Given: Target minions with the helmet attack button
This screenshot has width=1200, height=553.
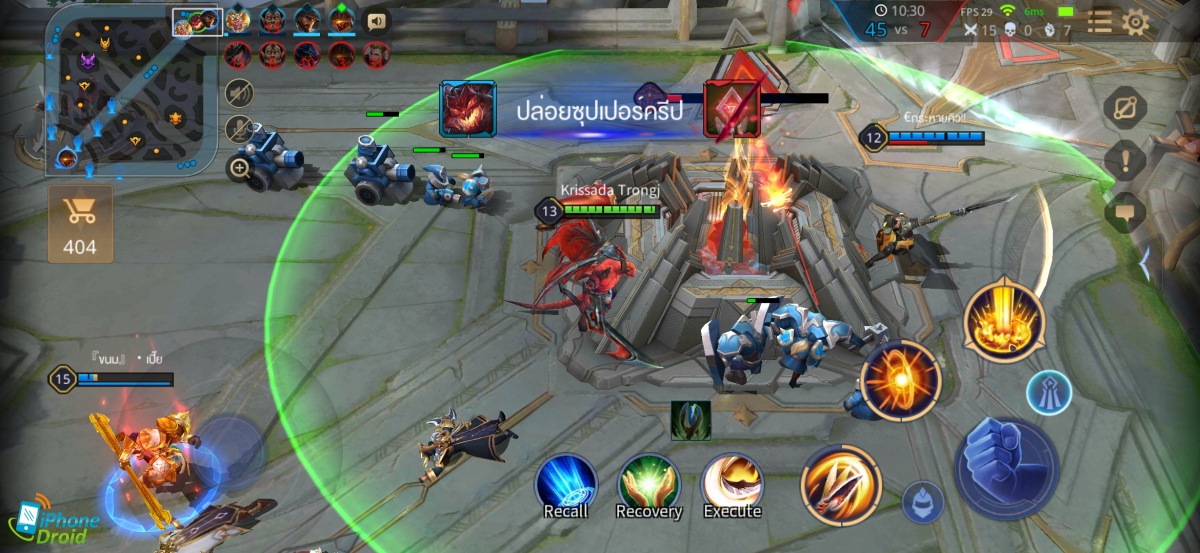Looking at the screenshot, I should tap(922, 502).
